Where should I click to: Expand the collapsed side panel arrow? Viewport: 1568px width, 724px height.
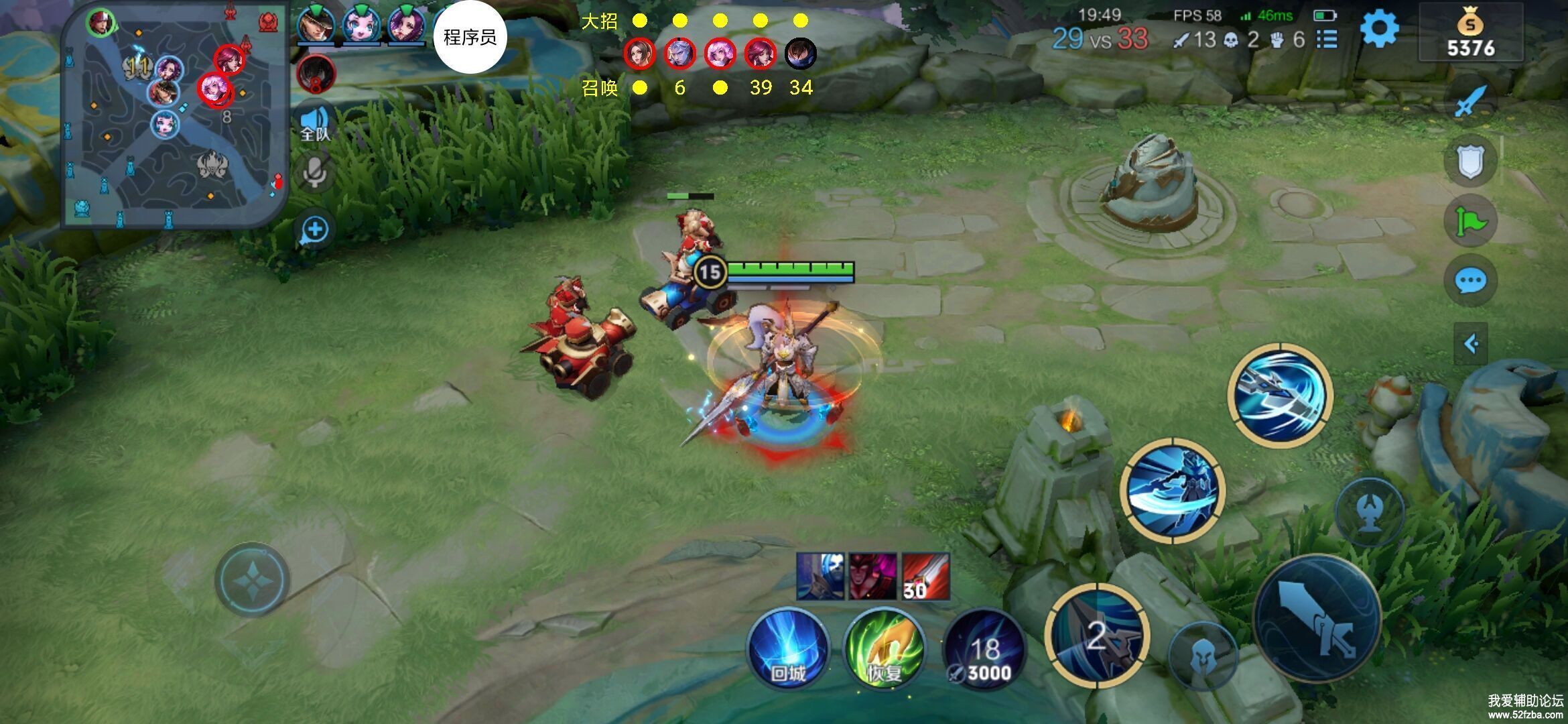click(1471, 344)
